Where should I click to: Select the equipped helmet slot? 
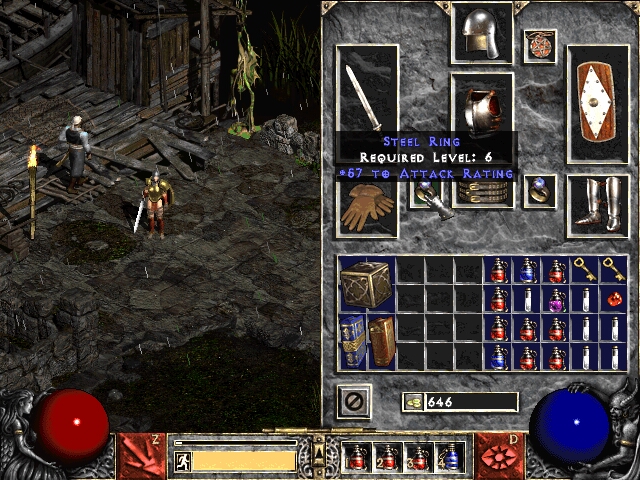coord(482,33)
